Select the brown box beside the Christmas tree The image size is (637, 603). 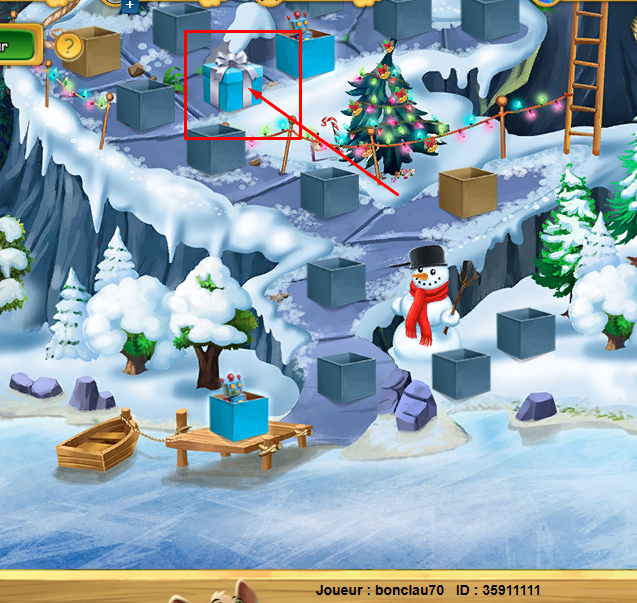pyautogui.click(x=468, y=192)
